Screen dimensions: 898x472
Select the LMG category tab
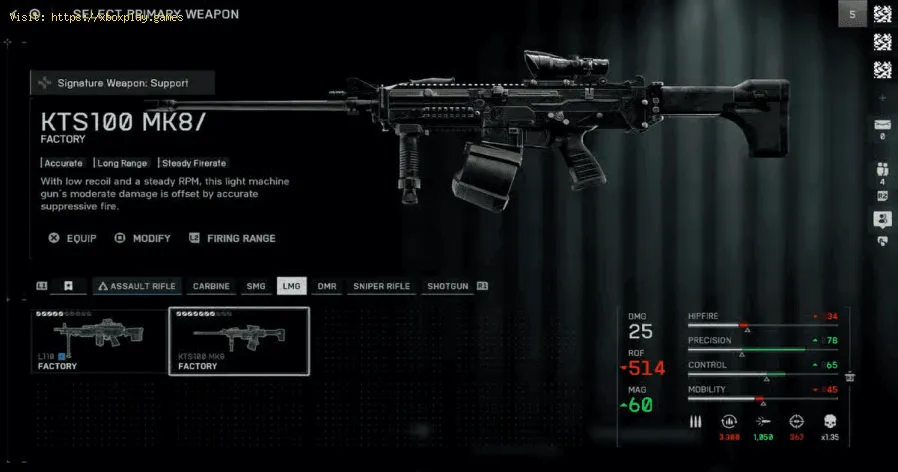coord(291,286)
